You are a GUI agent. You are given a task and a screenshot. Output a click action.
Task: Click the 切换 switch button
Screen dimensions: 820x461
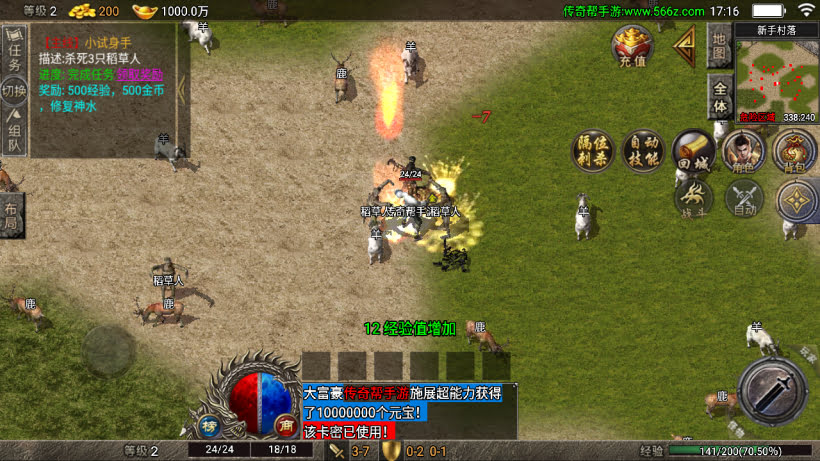coord(13,93)
